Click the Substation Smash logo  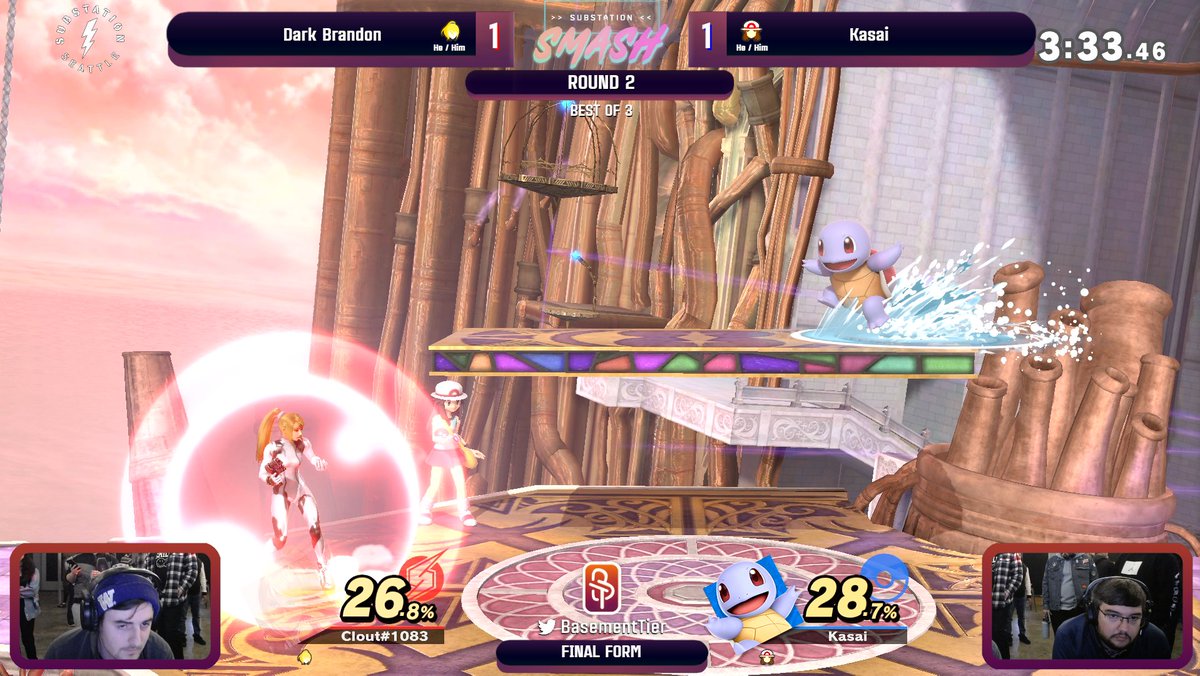600,38
